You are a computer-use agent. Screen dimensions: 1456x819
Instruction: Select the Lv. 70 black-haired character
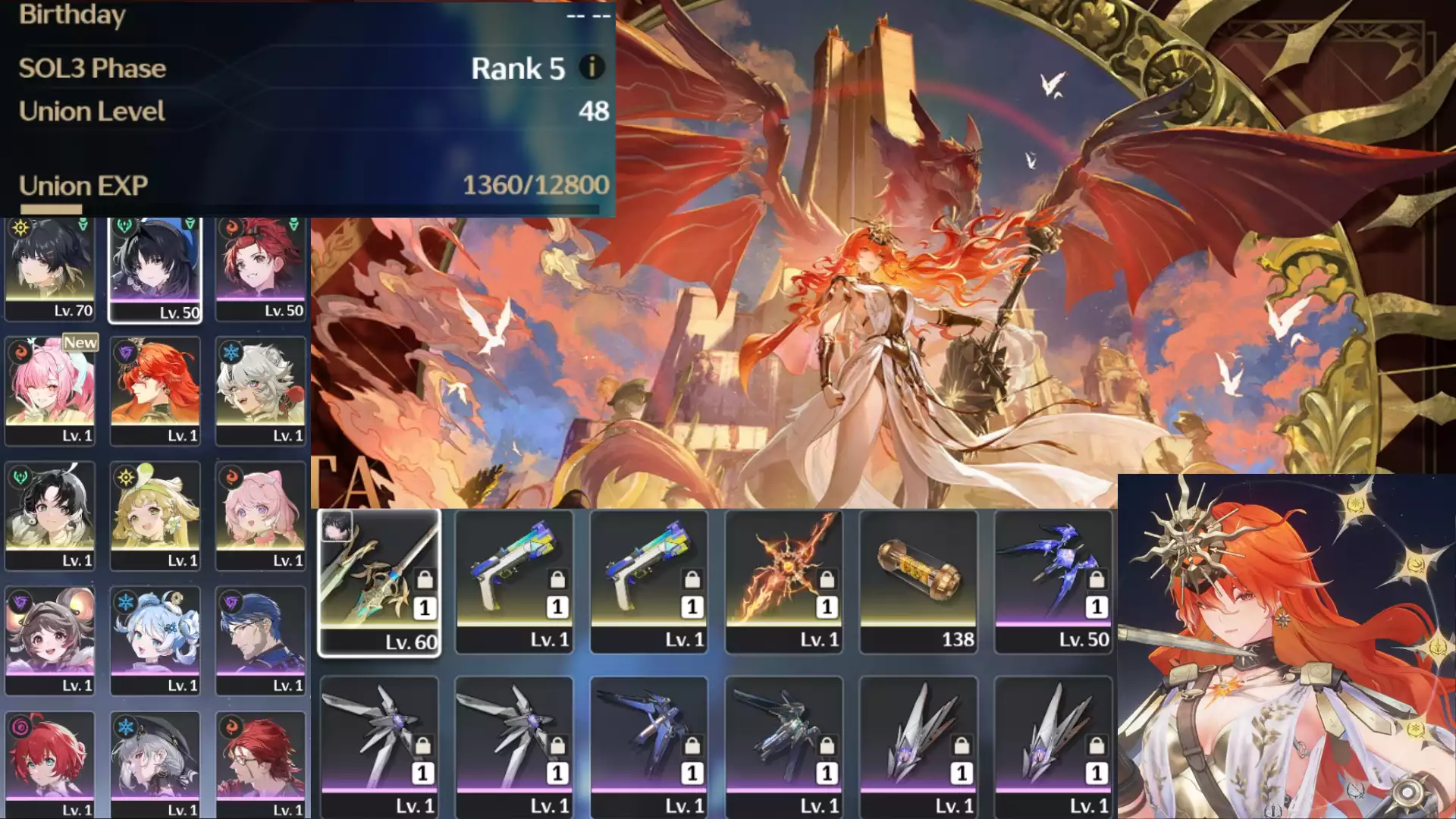(50, 269)
